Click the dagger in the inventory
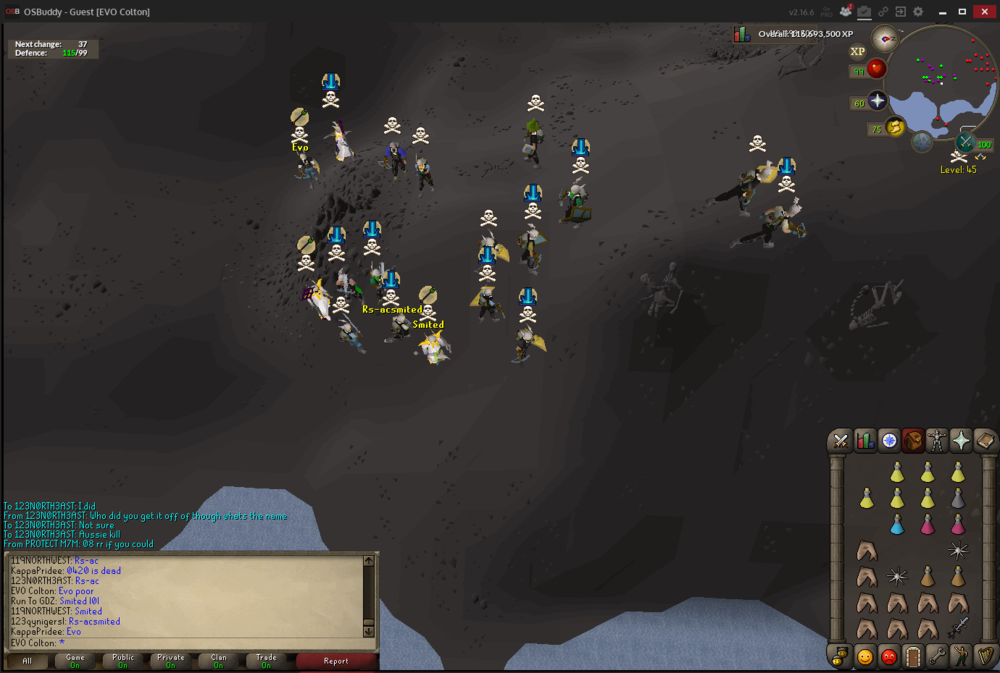Image resolution: width=1000 pixels, height=673 pixels. click(x=958, y=626)
